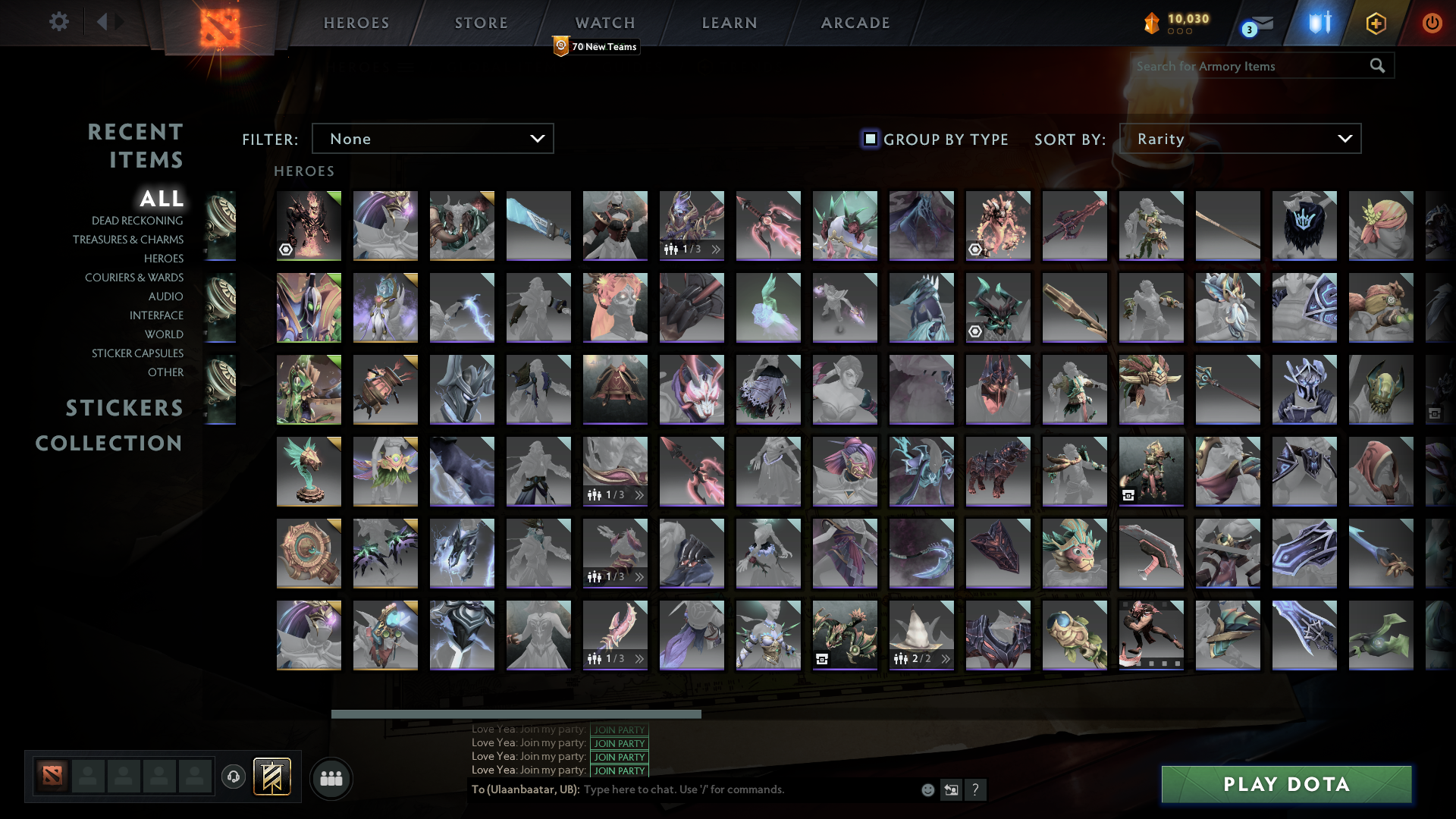The width and height of the screenshot is (1456, 819).
Task: Click the voice chat headset icon
Action: pos(233,777)
